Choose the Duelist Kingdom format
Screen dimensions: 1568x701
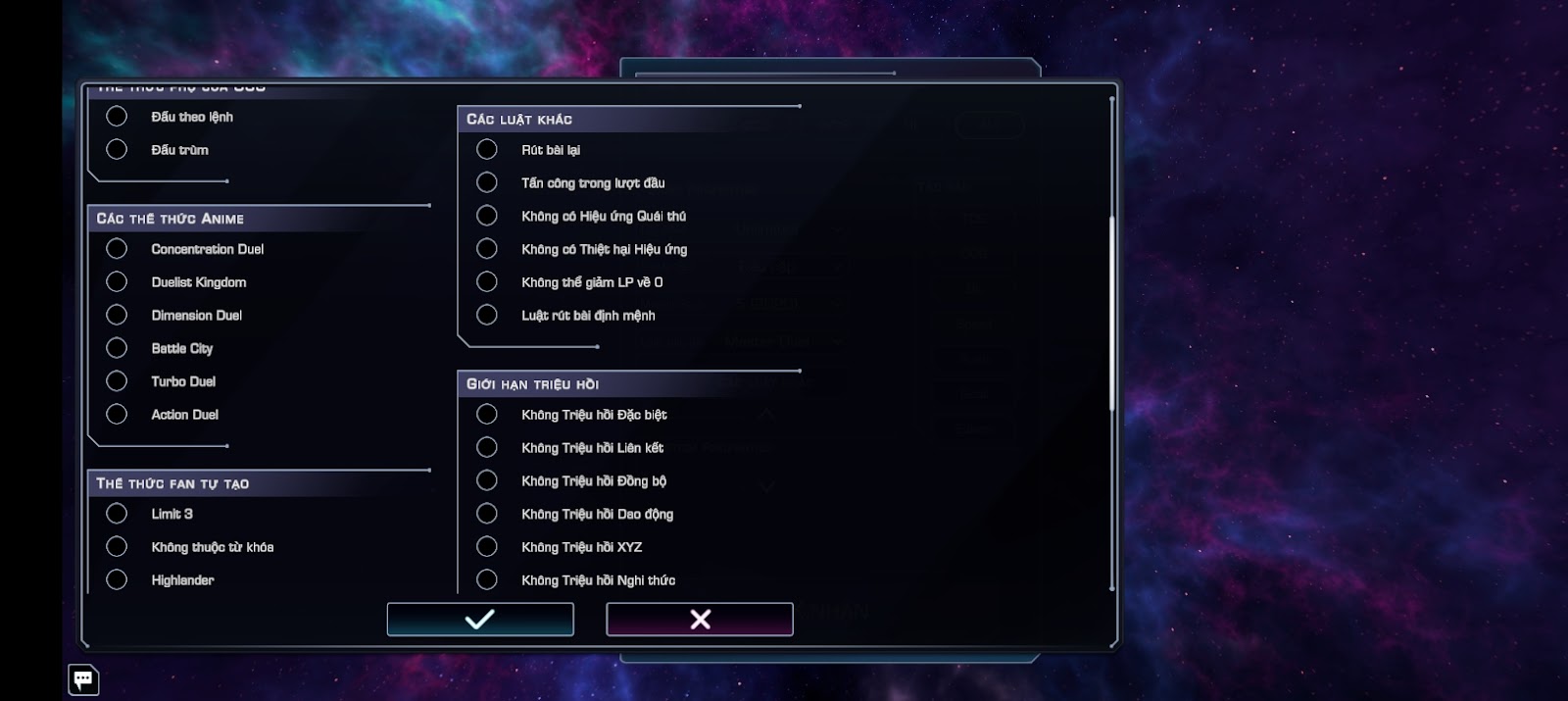pyautogui.click(x=117, y=282)
